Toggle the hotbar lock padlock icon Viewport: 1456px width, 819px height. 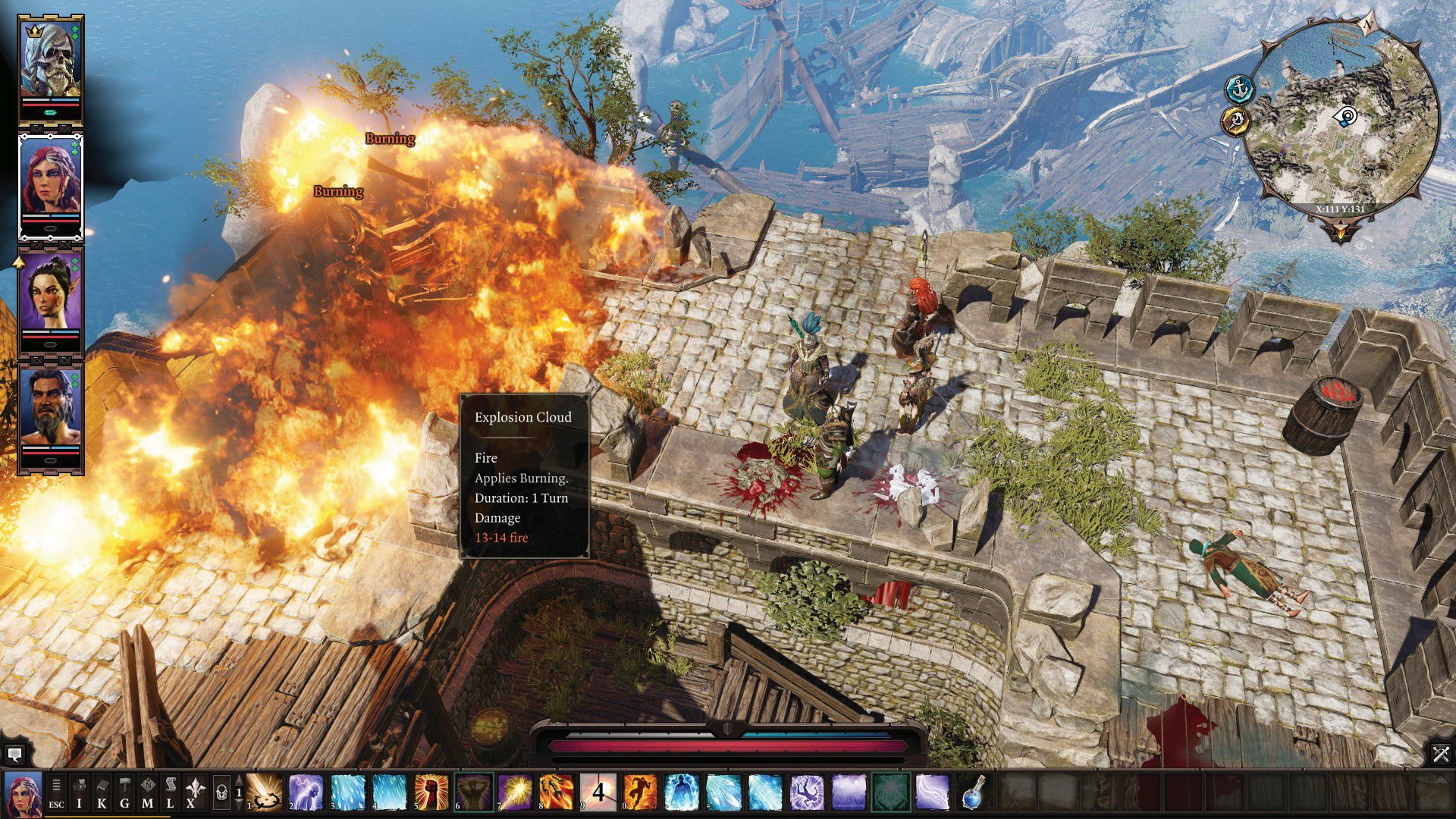point(220,793)
